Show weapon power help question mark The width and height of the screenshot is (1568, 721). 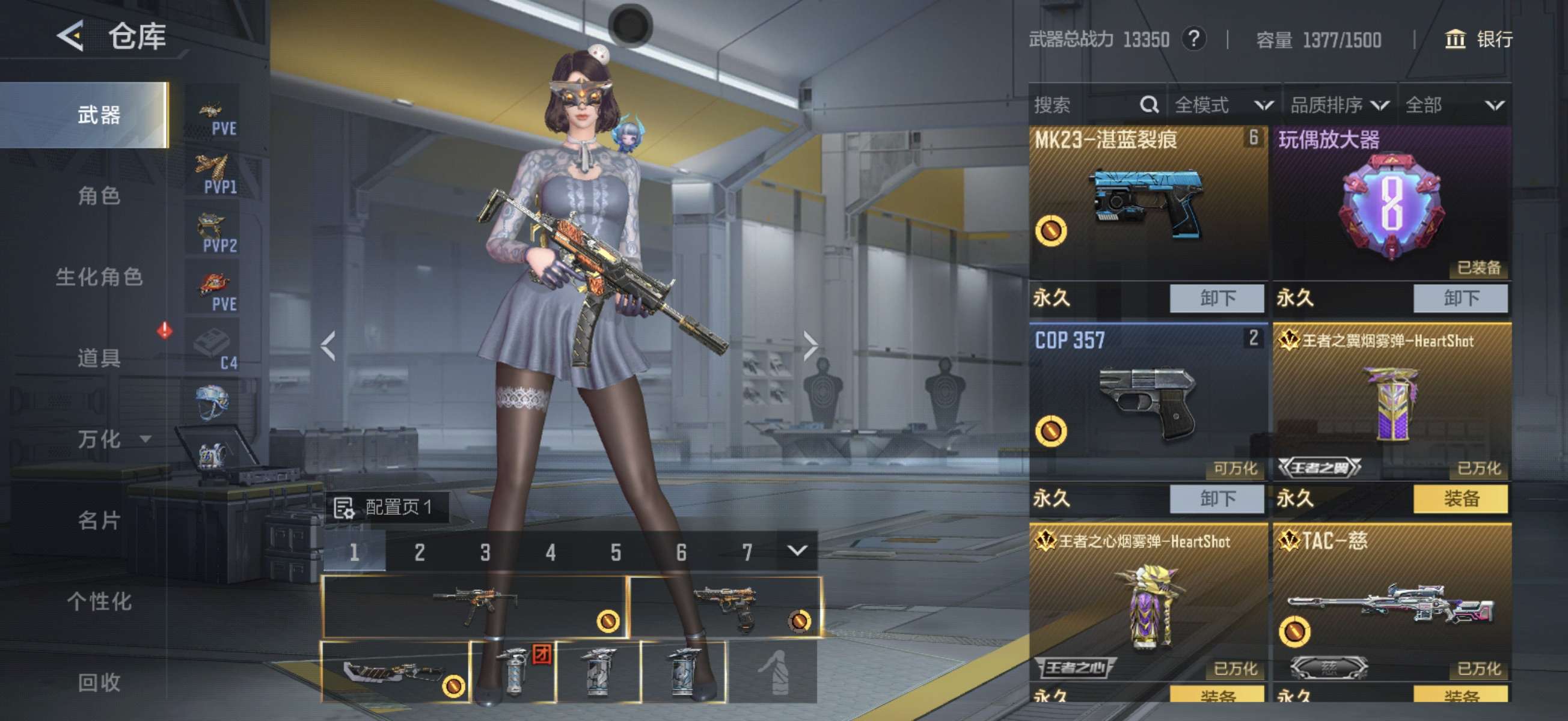click(1193, 40)
